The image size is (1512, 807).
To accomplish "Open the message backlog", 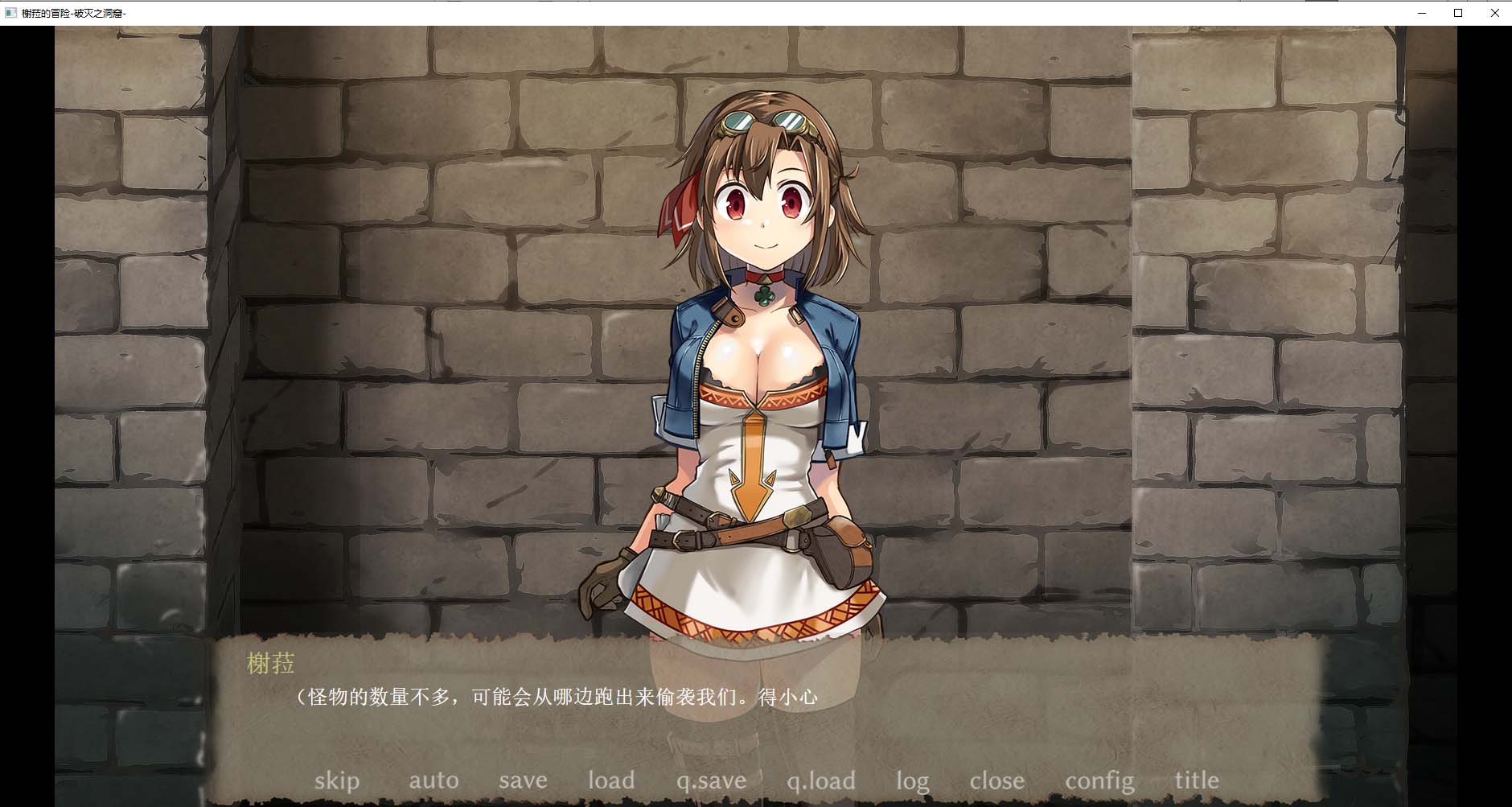I will 912,779.
